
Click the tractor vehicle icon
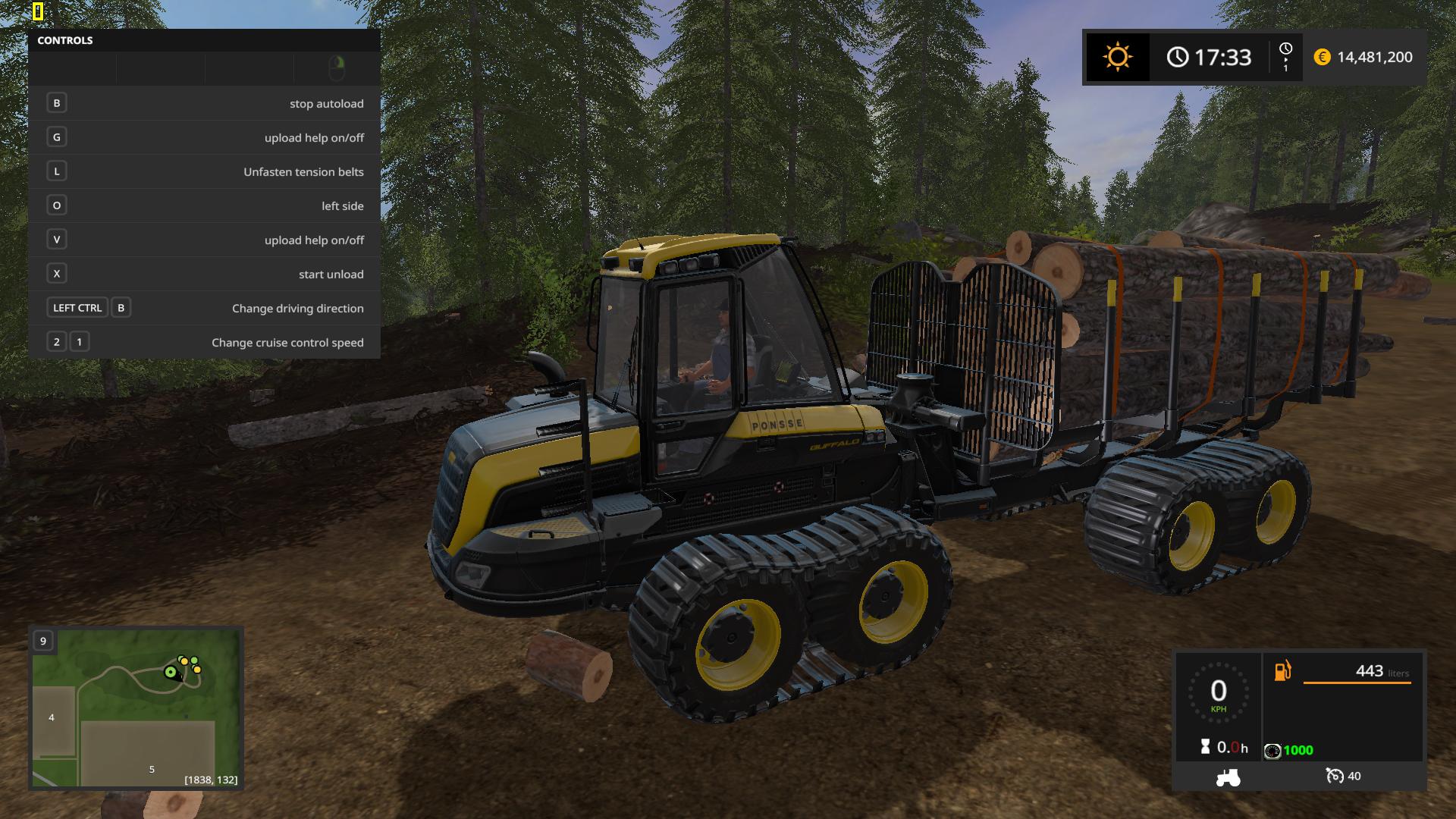pyautogui.click(x=1228, y=777)
